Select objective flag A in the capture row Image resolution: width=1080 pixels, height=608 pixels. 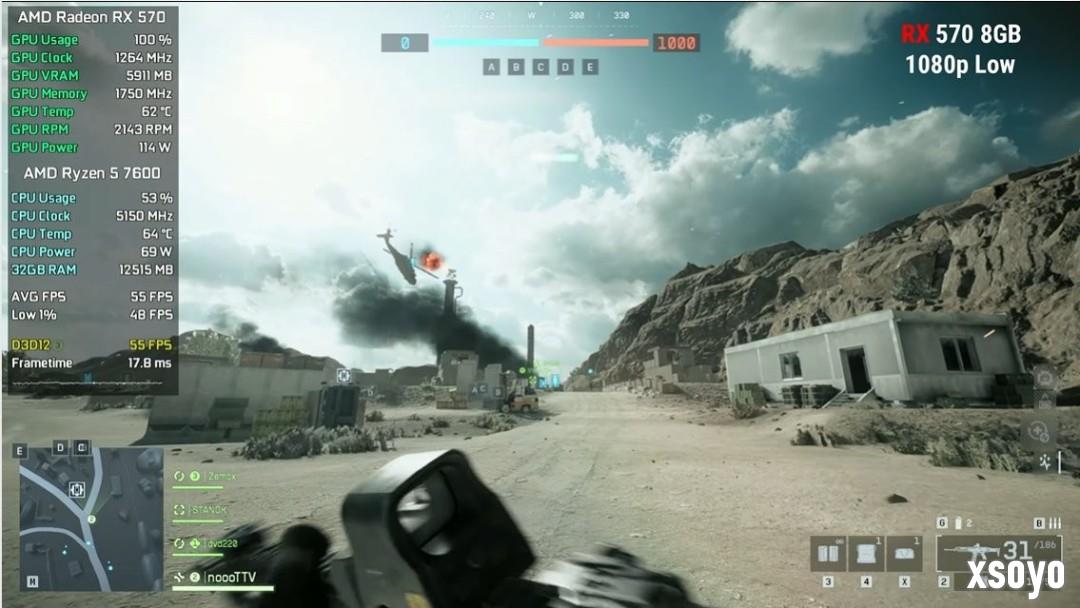click(491, 67)
